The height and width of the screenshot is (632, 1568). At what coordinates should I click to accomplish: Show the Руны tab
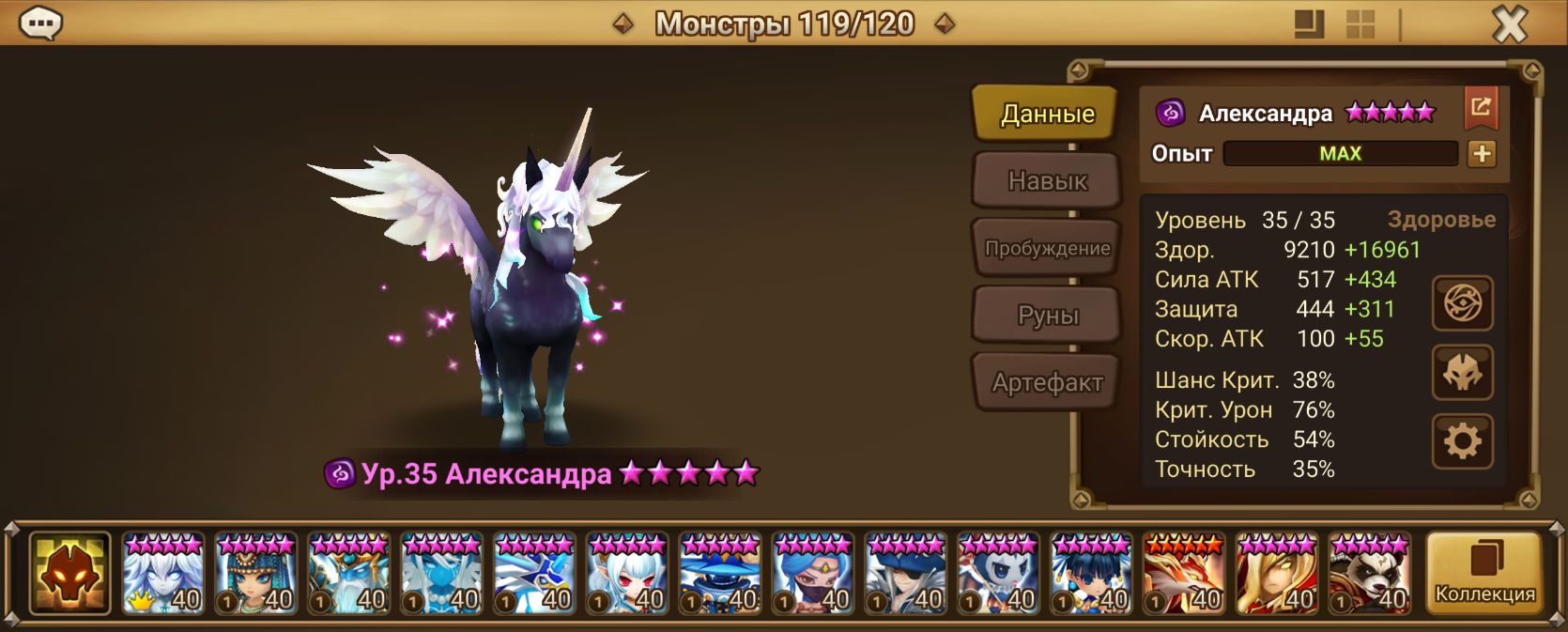pyautogui.click(x=1047, y=316)
